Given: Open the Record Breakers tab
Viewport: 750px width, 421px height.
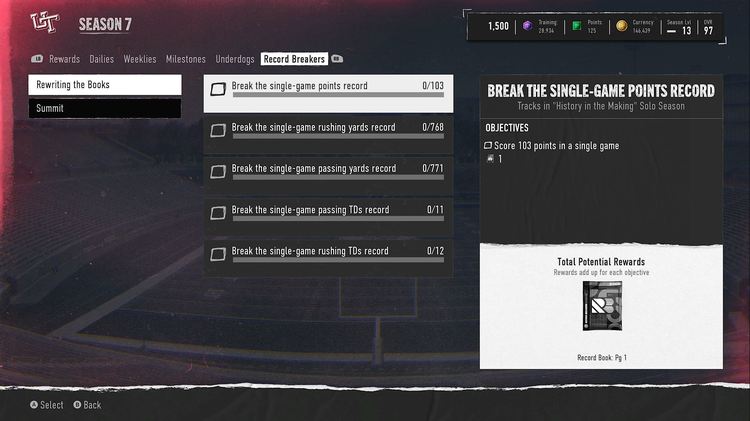Looking at the screenshot, I should point(294,59).
